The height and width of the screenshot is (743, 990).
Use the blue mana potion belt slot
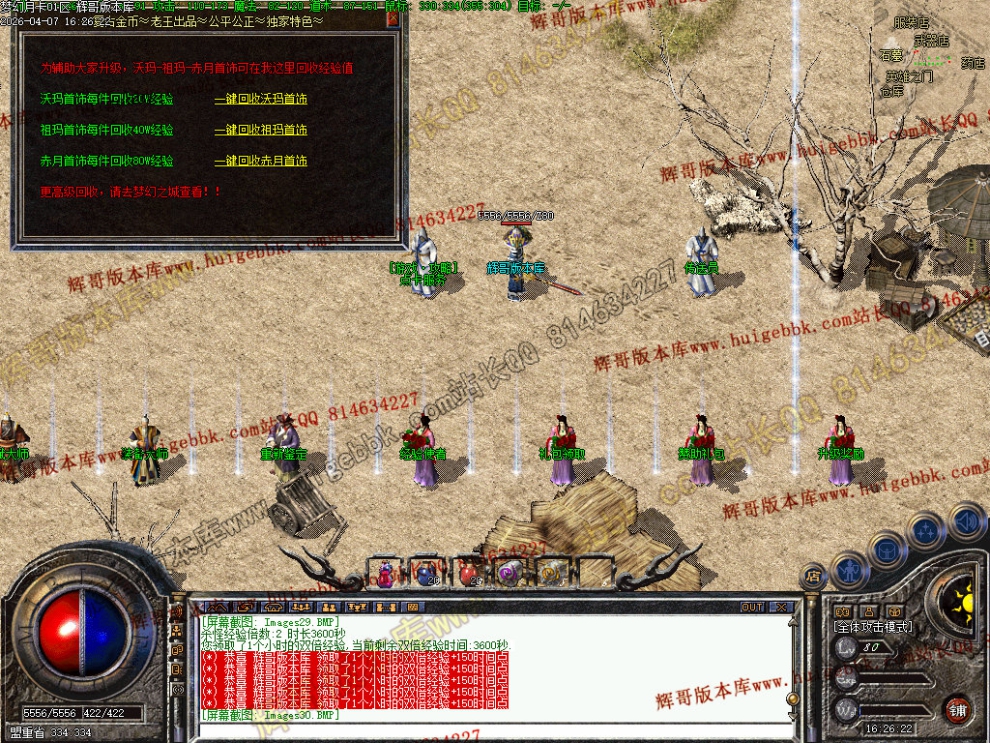point(427,573)
